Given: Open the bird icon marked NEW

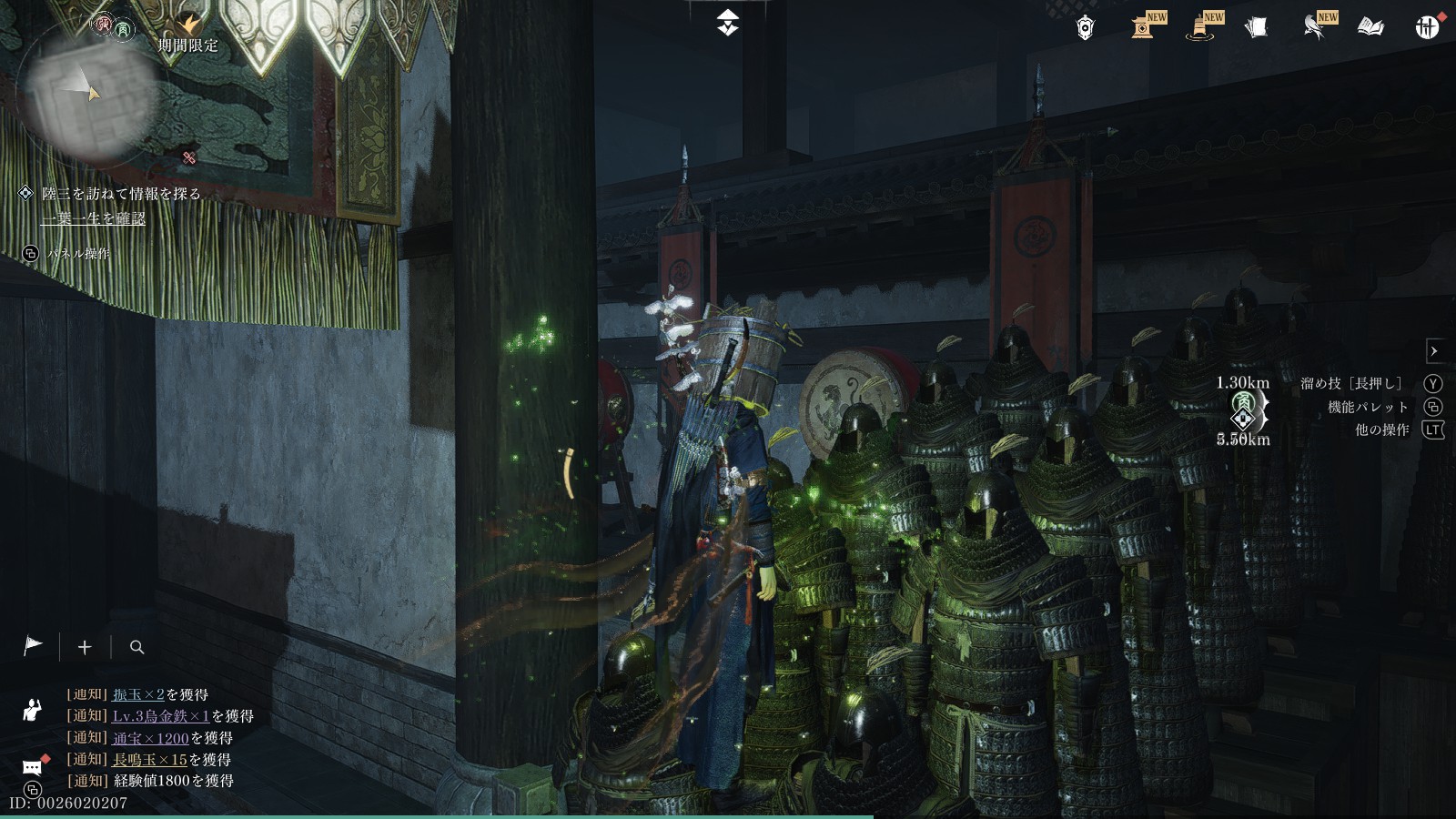Looking at the screenshot, I should coord(1314,27).
